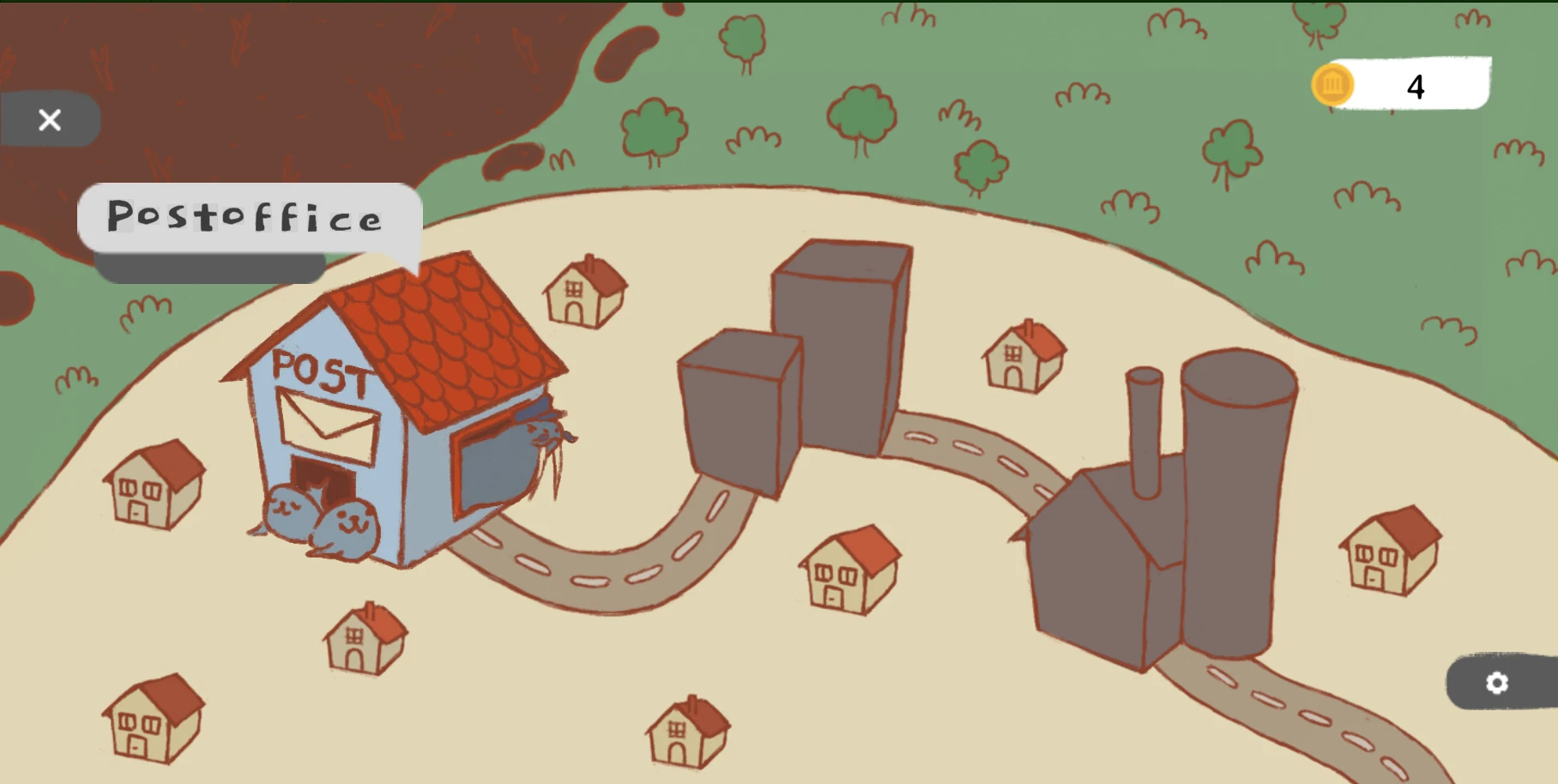Select the house with the red chimney top-center
This screenshot has width=1558, height=784.
click(585, 292)
